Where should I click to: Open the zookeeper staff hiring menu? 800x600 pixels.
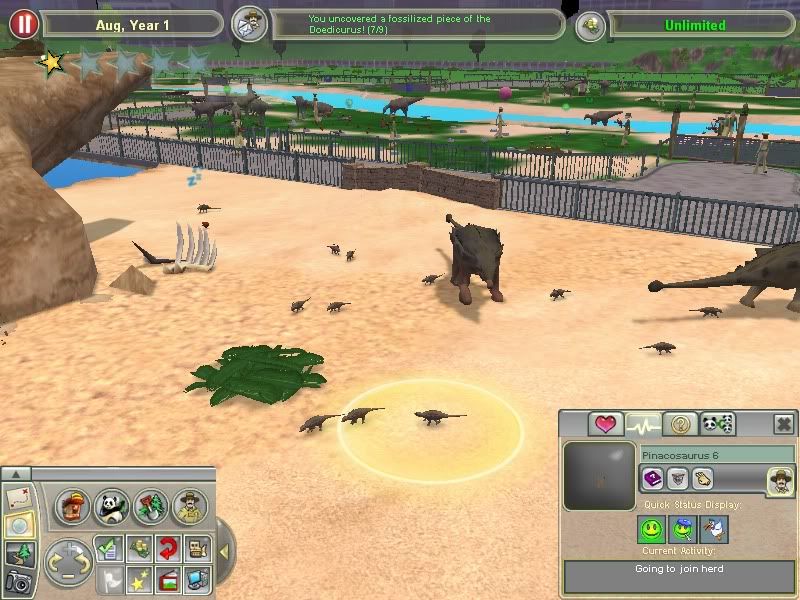[x=189, y=507]
